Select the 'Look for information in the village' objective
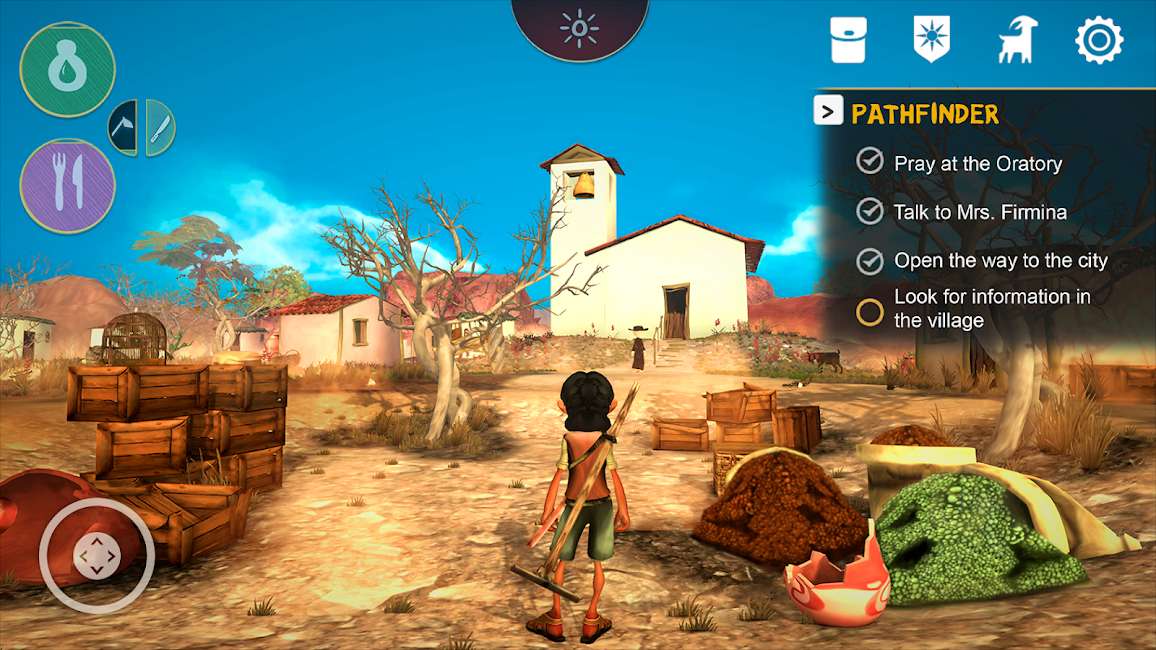This screenshot has width=1156, height=650. click(x=992, y=309)
